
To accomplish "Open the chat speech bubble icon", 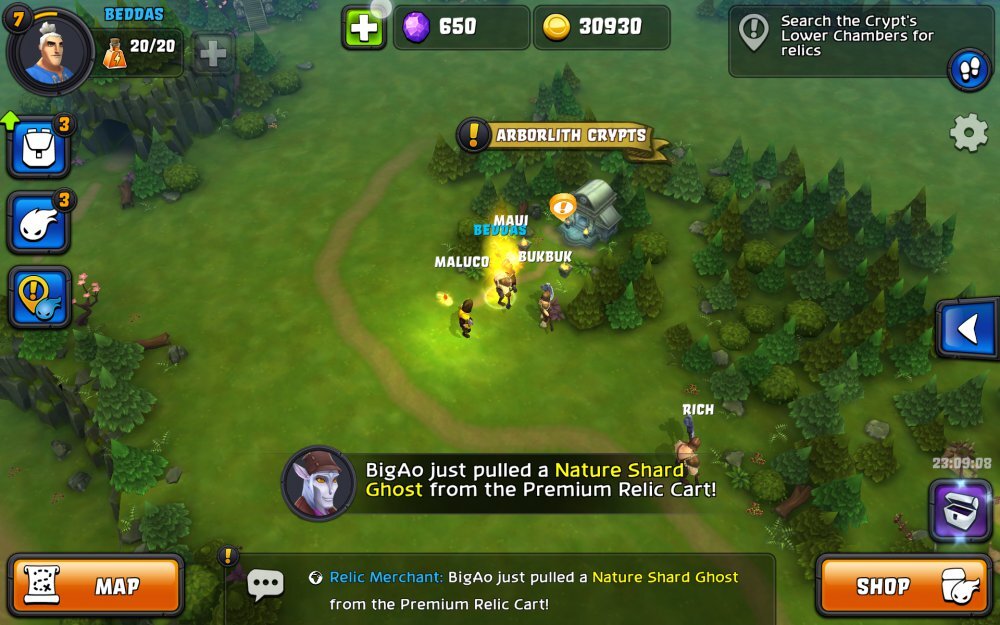I will coord(265,585).
